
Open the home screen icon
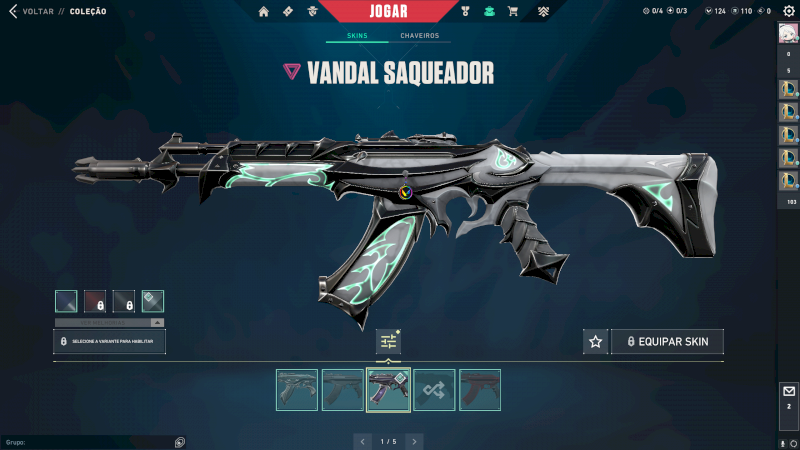264,12
